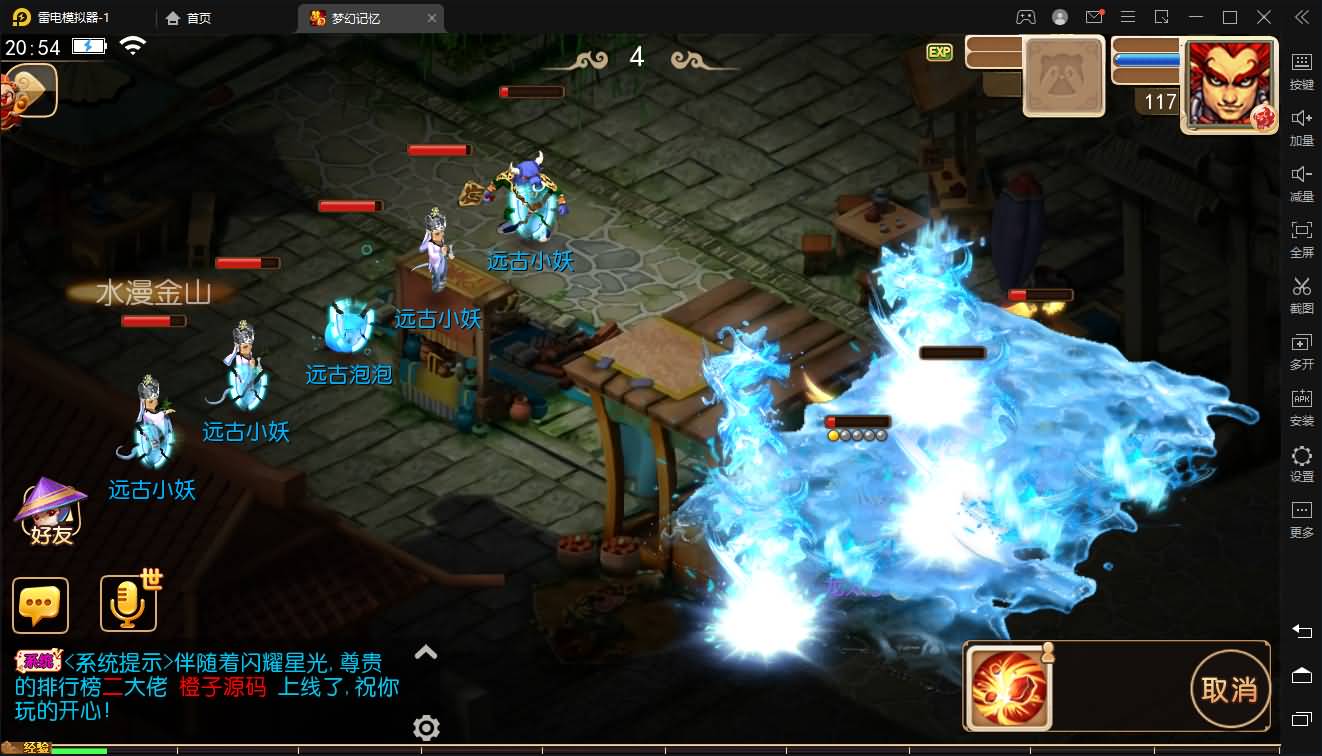Viewport: 1322px width, 756px height.
Task: Select the pet portrait slot
Action: (x=1063, y=77)
